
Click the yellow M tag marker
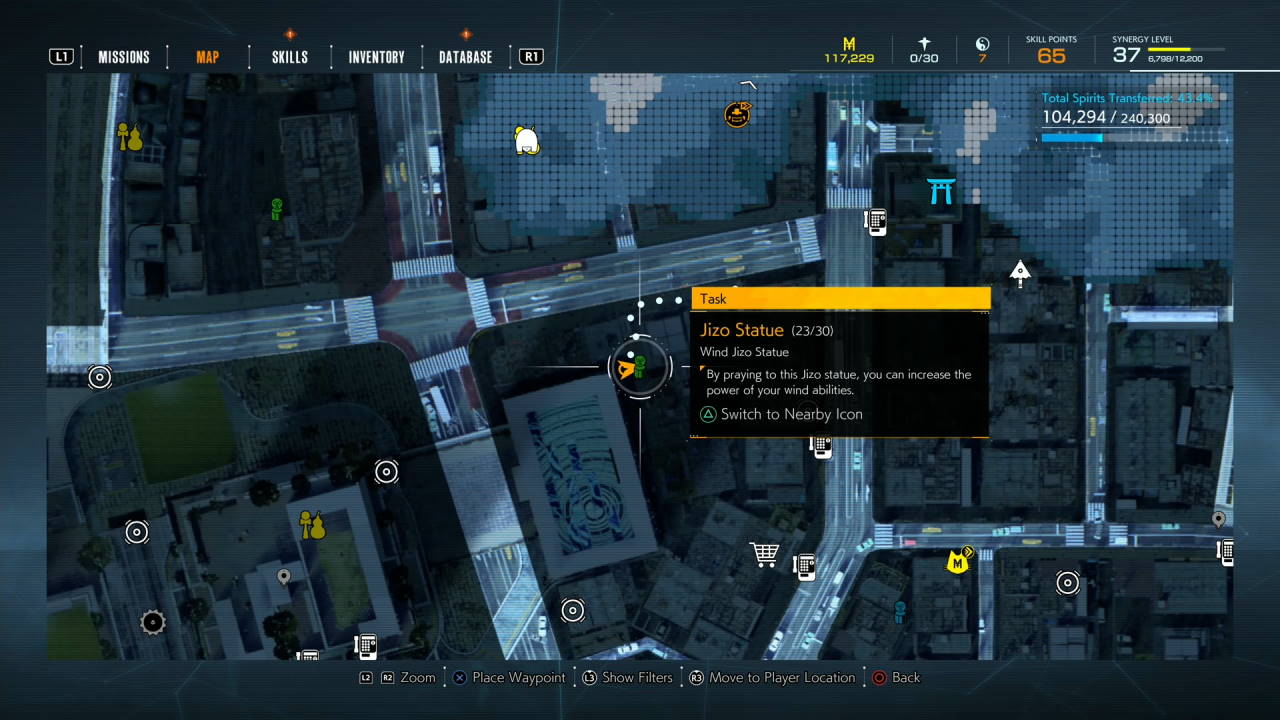click(x=958, y=562)
